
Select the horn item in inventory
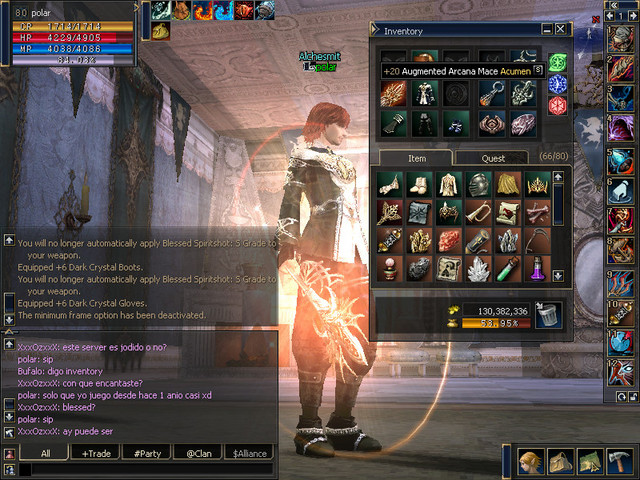[479, 212]
